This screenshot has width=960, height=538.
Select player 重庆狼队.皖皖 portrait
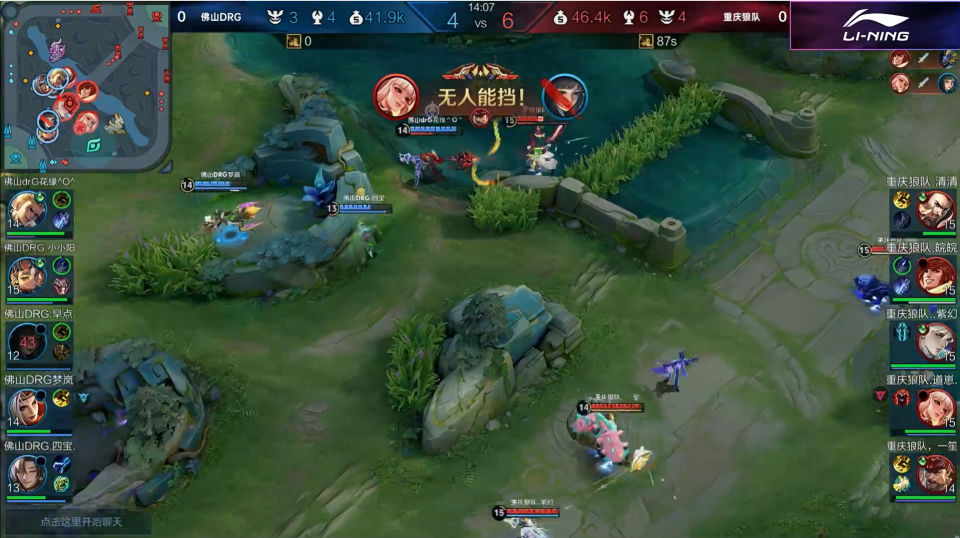(x=936, y=275)
